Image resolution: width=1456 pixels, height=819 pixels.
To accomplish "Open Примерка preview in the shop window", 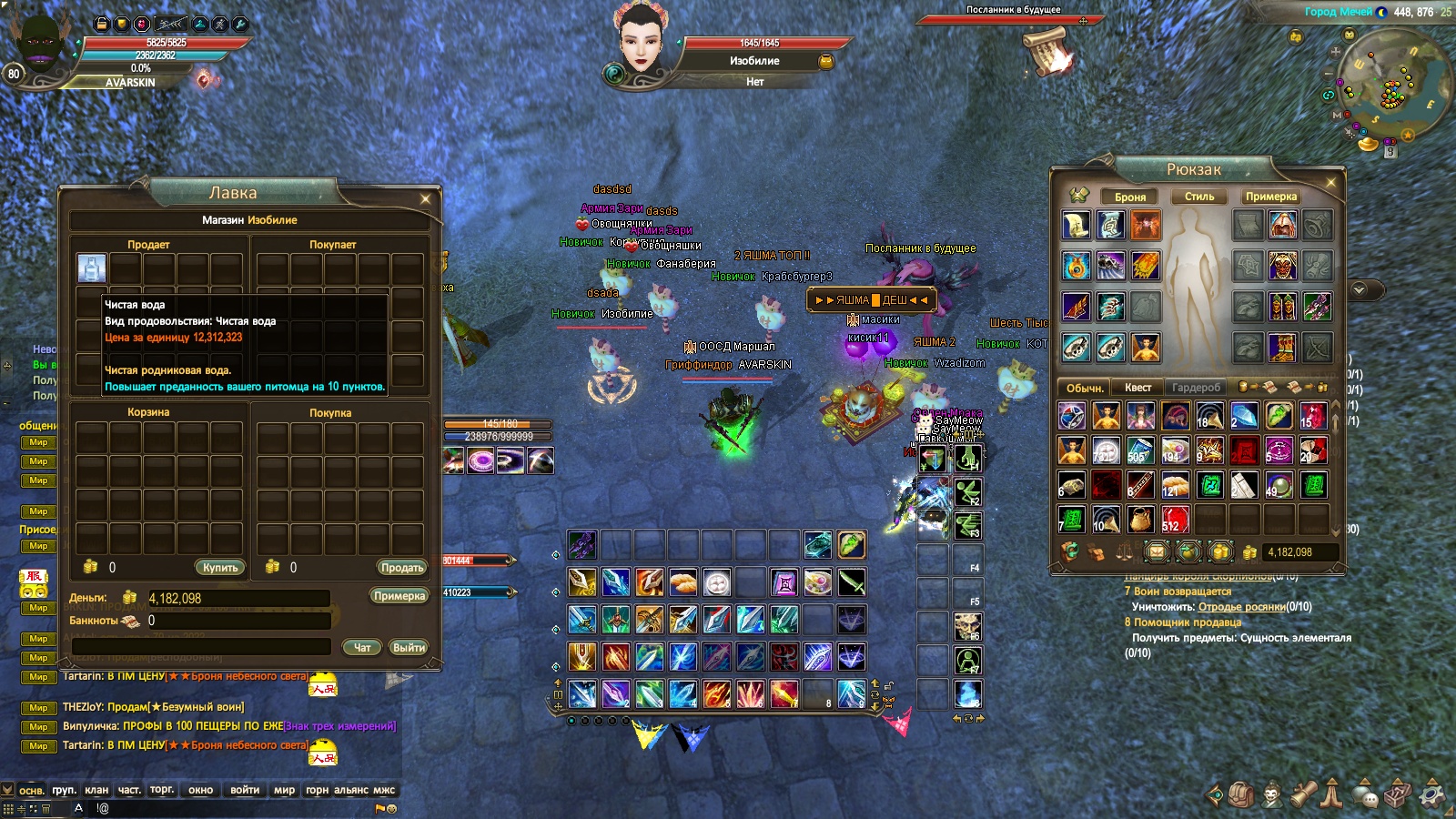I will (399, 596).
